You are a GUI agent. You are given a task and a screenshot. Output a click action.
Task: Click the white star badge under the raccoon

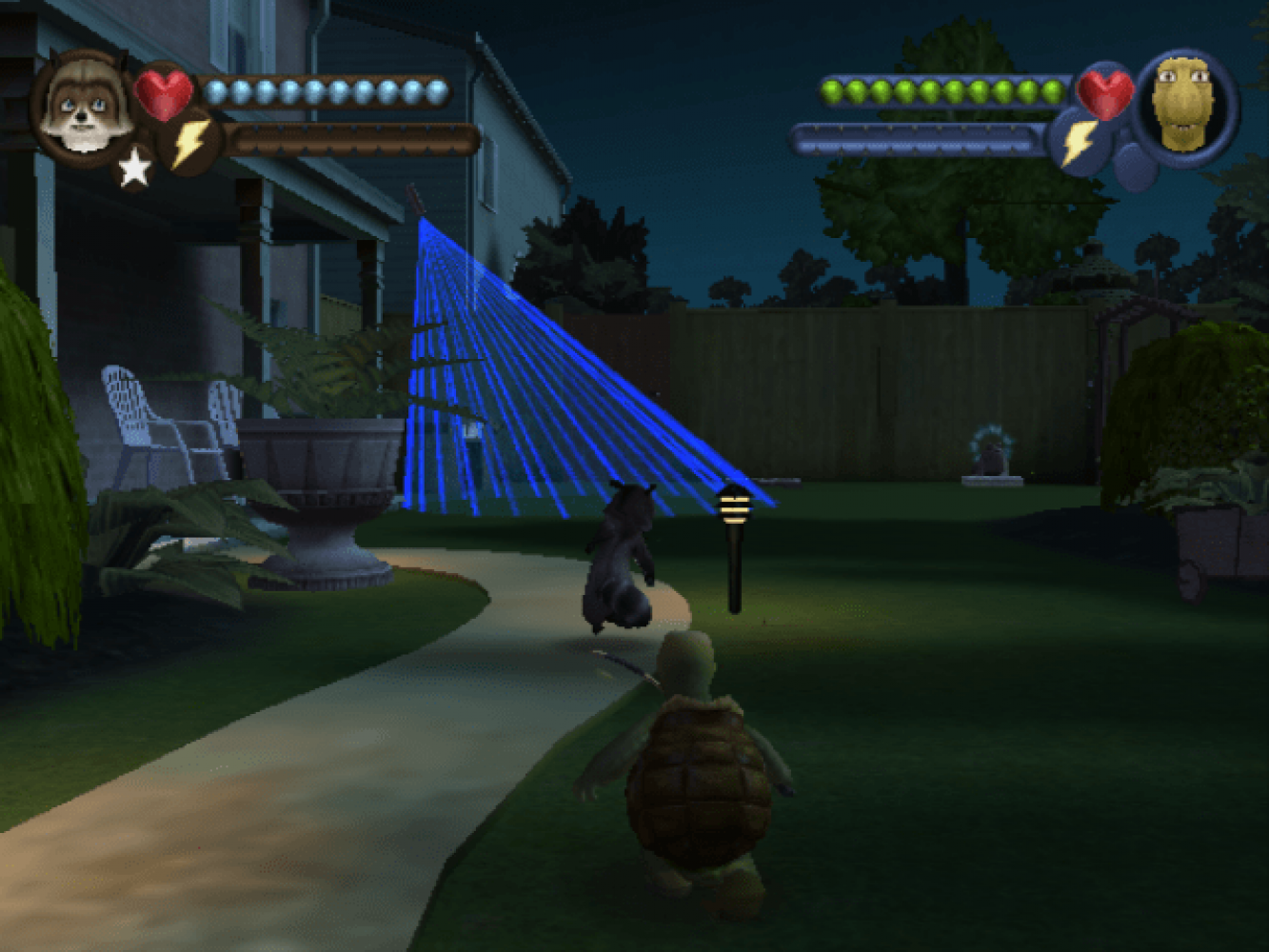[134, 169]
